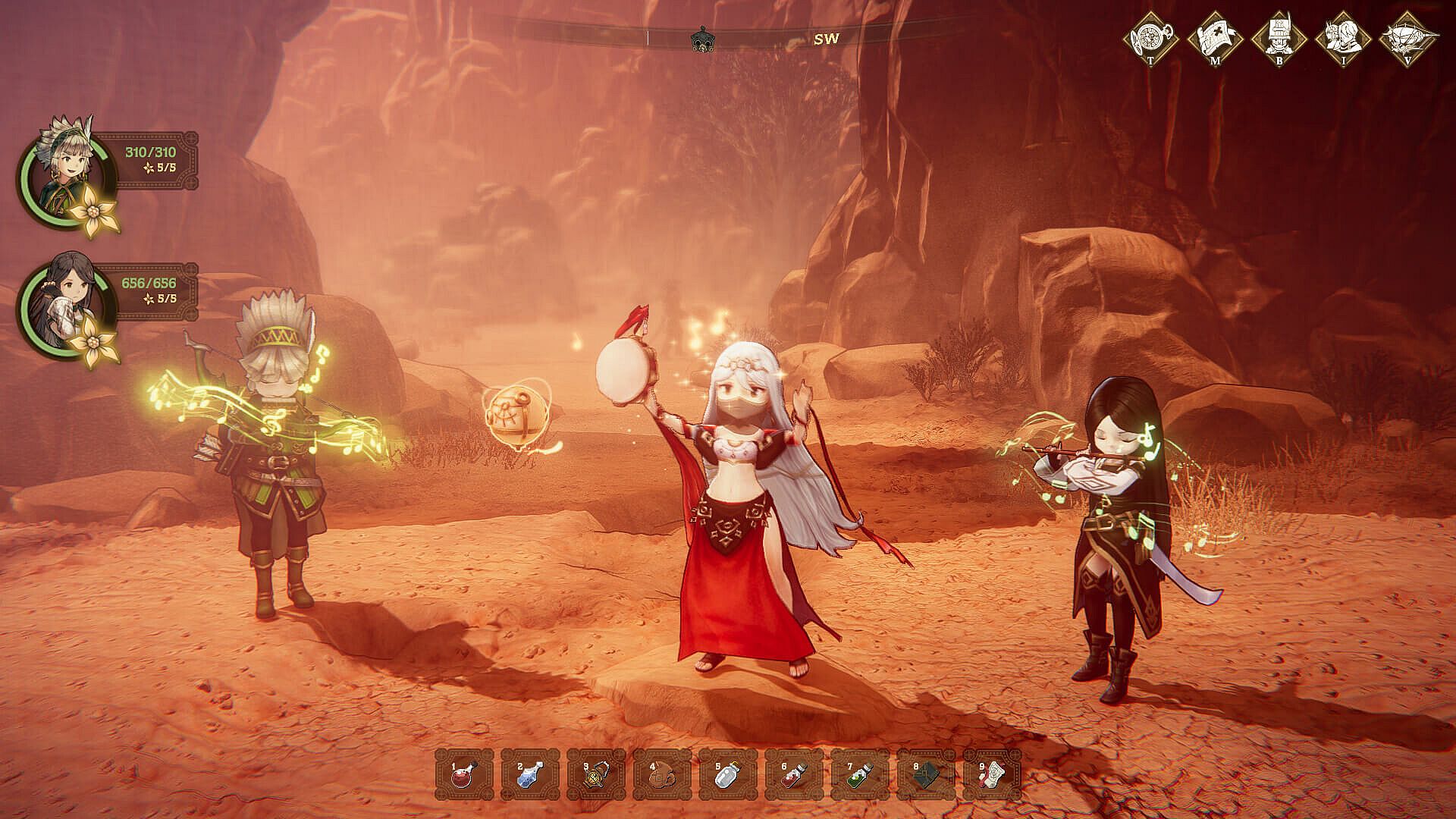This screenshot has width=1456, height=819.
Task: Click the compass bar marker icon
Action: (x=703, y=39)
